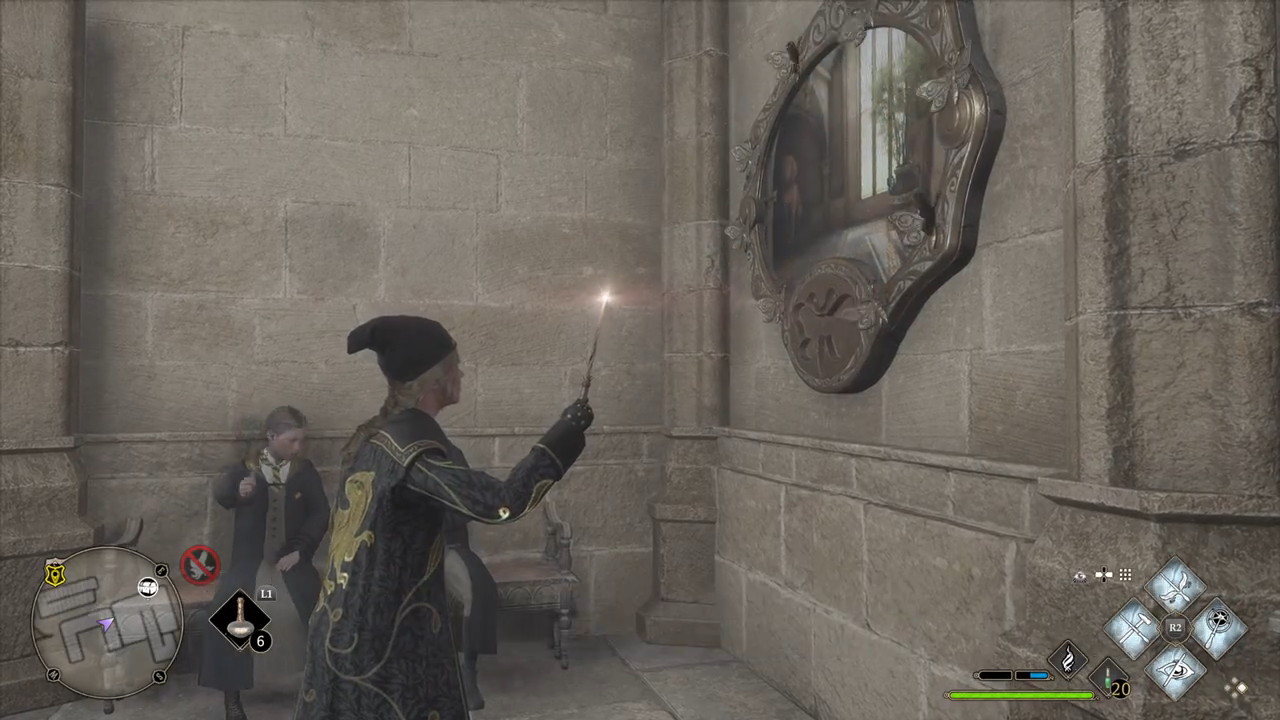
Task: Click the treasure chest marker on minimap
Action: (148, 587)
